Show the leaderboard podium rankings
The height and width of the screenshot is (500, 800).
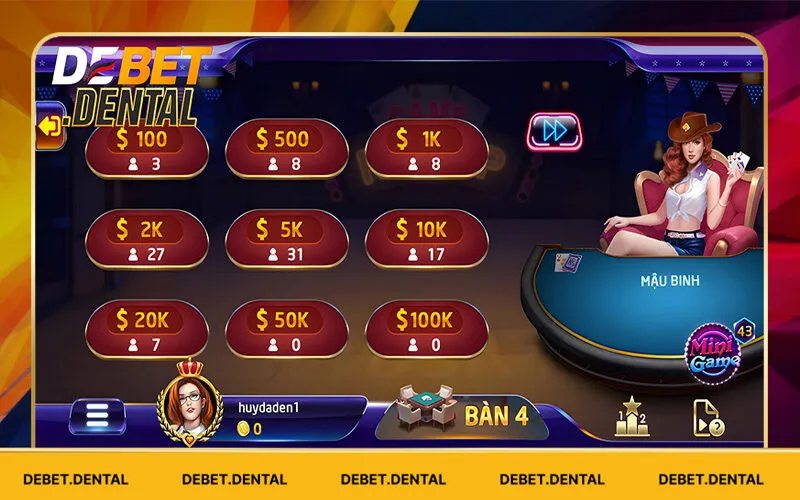point(631,416)
